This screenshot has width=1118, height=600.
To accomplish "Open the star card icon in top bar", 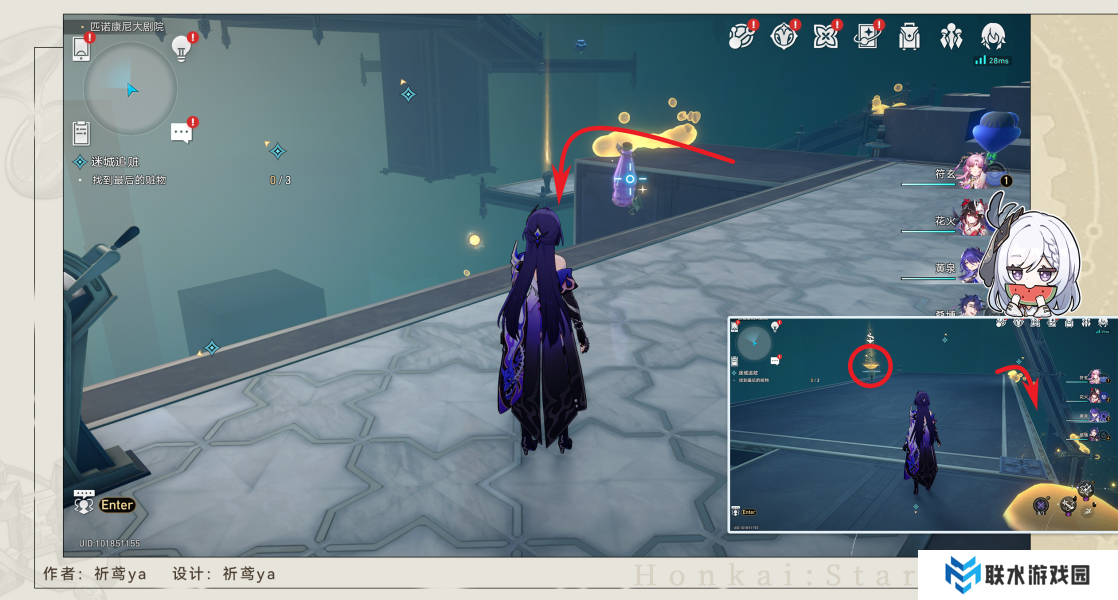I will pyautogui.click(x=866, y=37).
